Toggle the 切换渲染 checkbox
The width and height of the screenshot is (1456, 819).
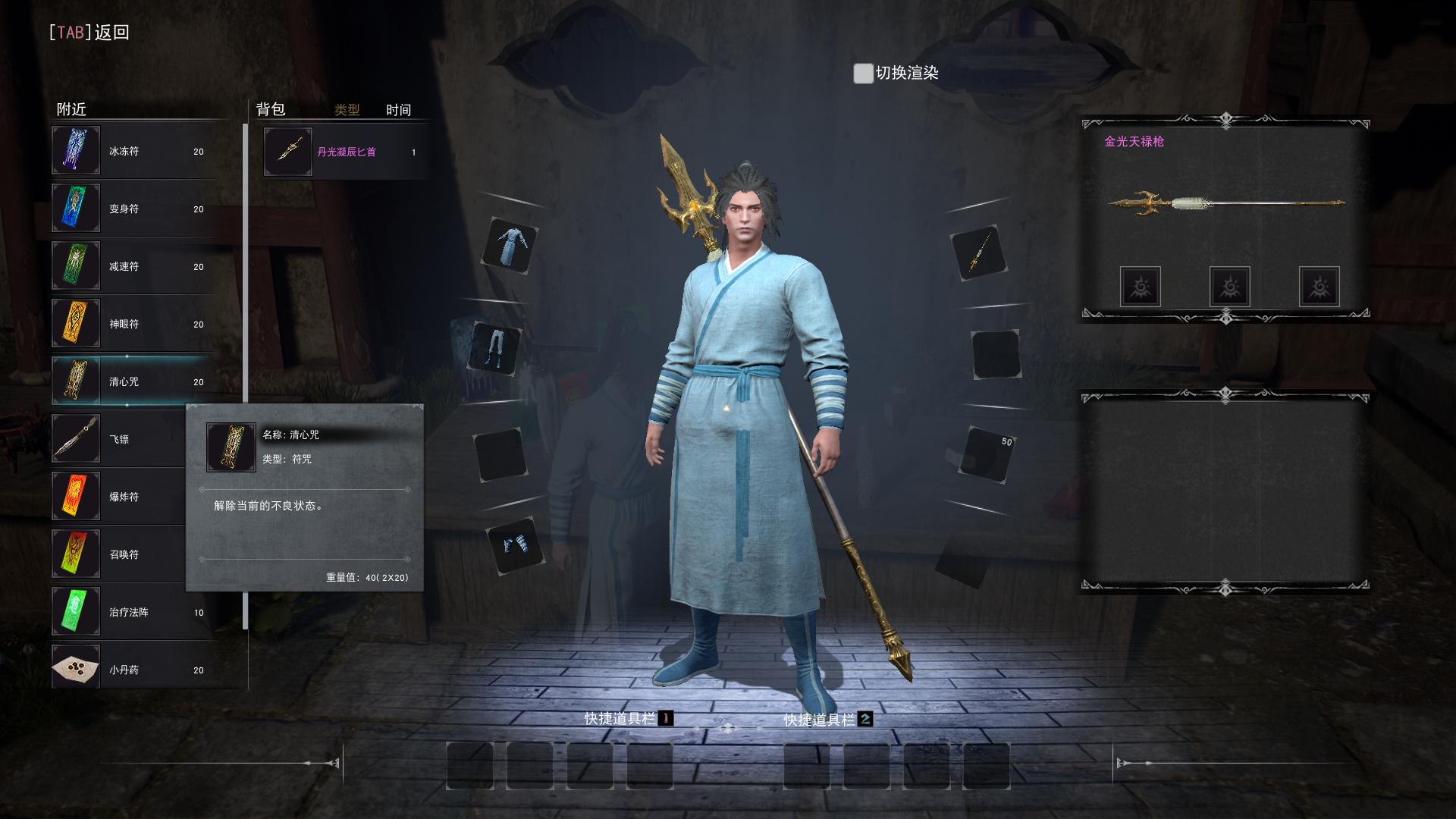[x=863, y=74]
